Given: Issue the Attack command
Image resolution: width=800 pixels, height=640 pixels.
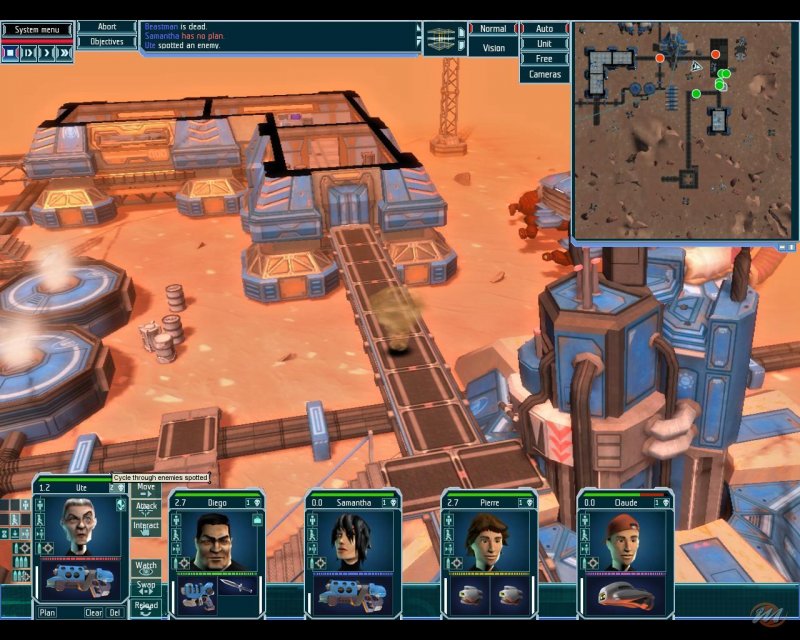Looking at the screenshot, I should tap(146, 507).
